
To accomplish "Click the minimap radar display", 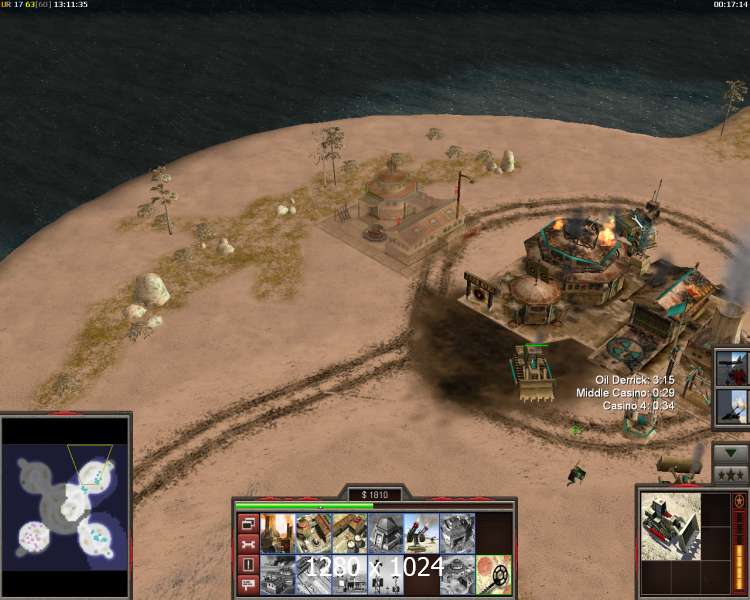I will [65, 502].
